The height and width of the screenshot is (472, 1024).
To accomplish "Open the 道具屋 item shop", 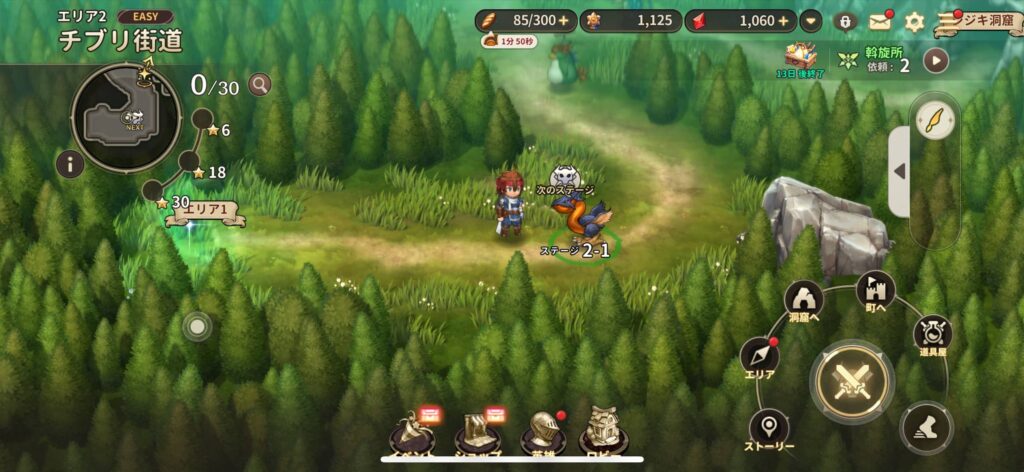I will (x=932, y=334).
